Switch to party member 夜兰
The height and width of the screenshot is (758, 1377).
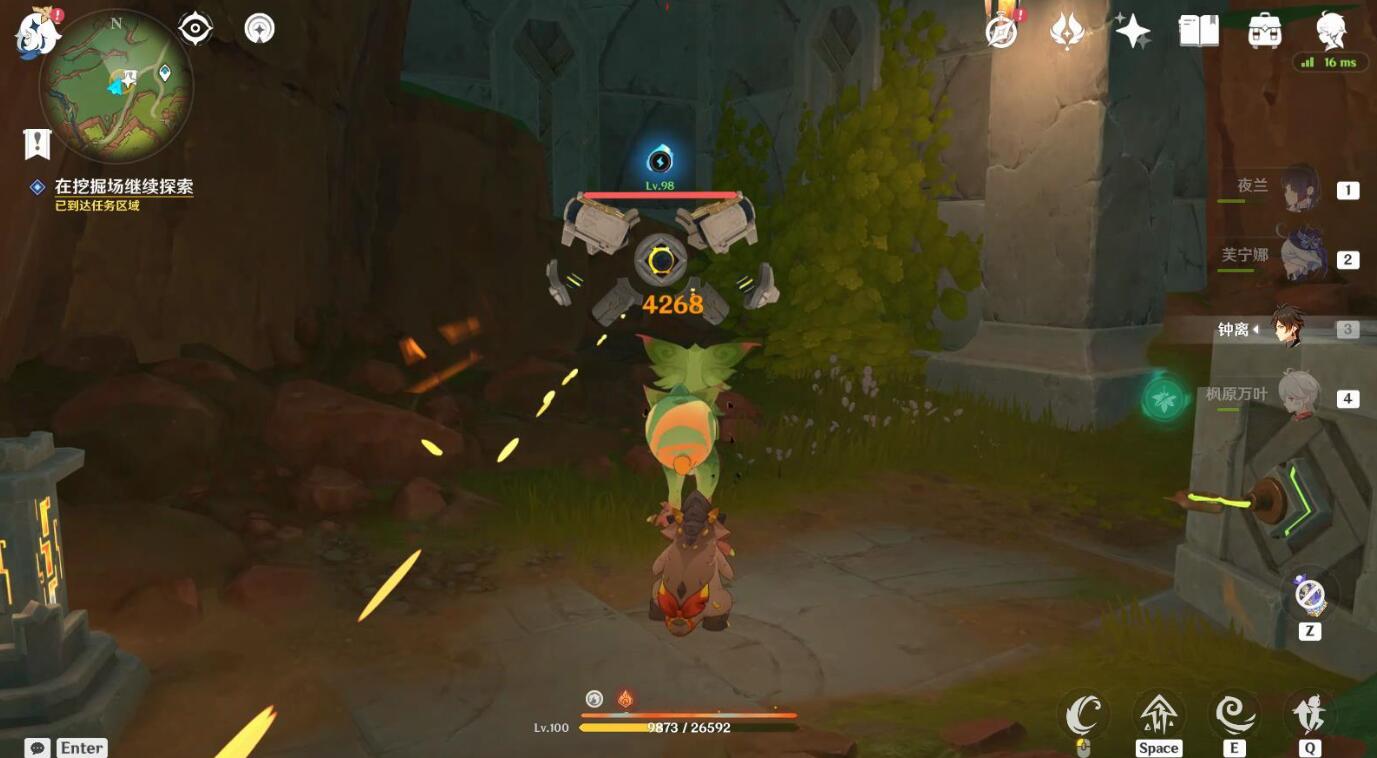[x=1299, y=189]
